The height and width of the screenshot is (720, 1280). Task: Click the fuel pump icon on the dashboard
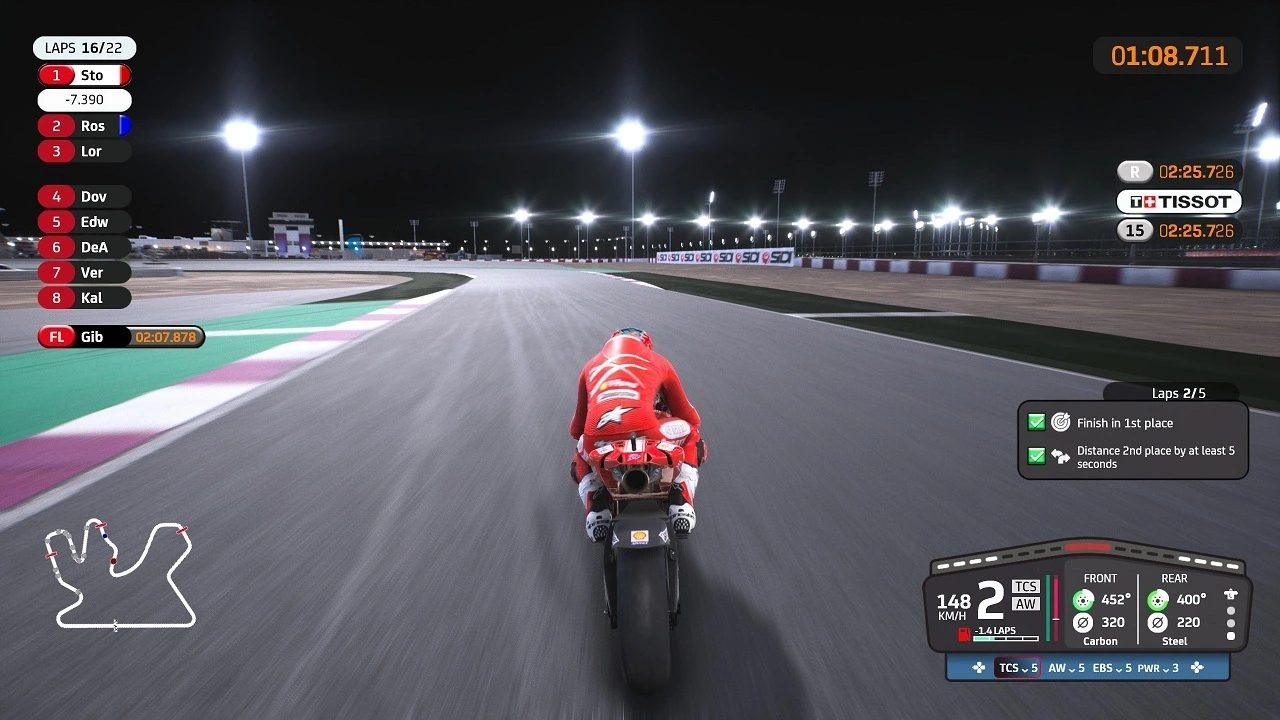coord(963,634)
